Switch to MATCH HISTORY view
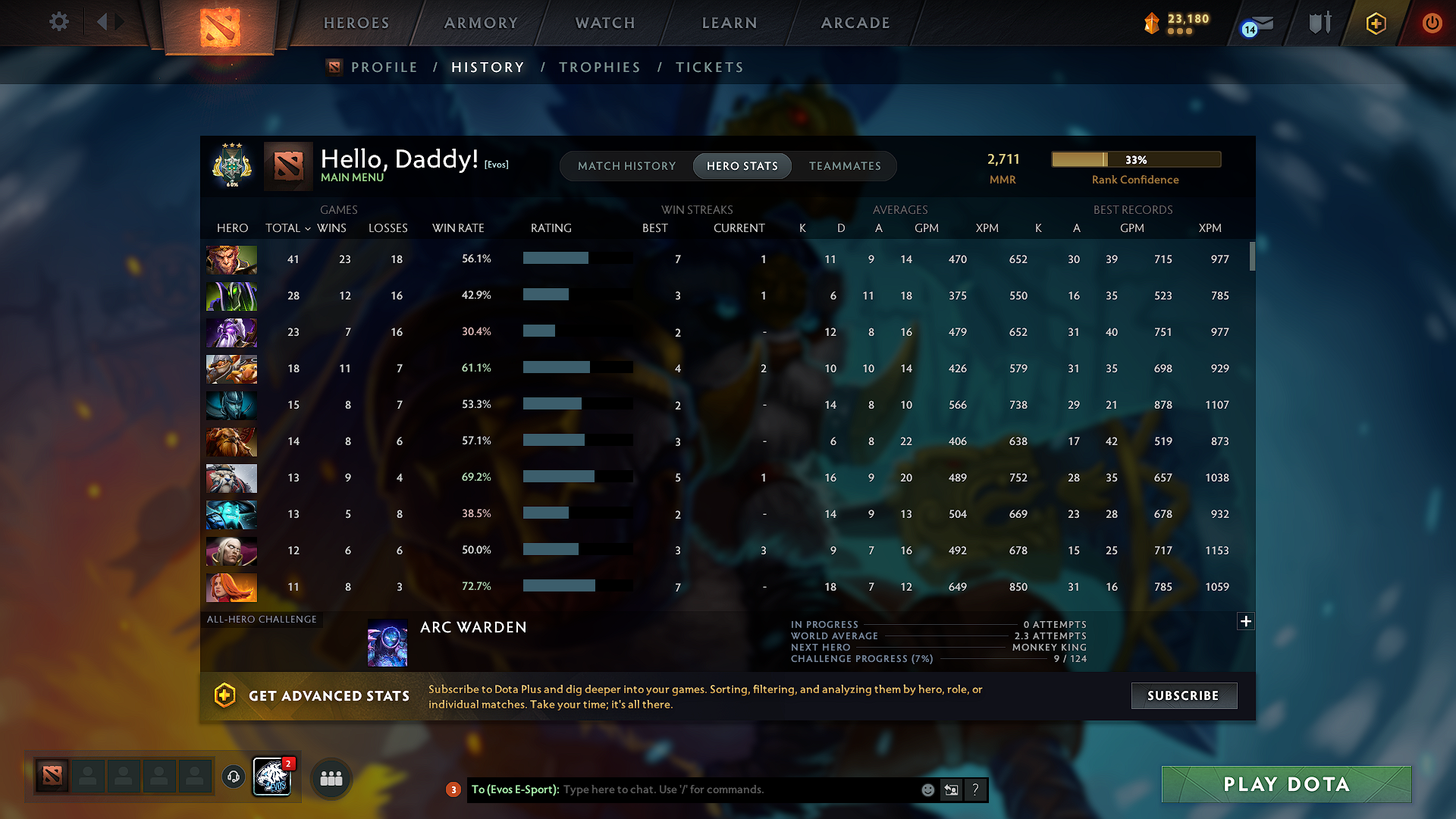The width and height of the screenshot is (1456, 819). click(626, 166)
